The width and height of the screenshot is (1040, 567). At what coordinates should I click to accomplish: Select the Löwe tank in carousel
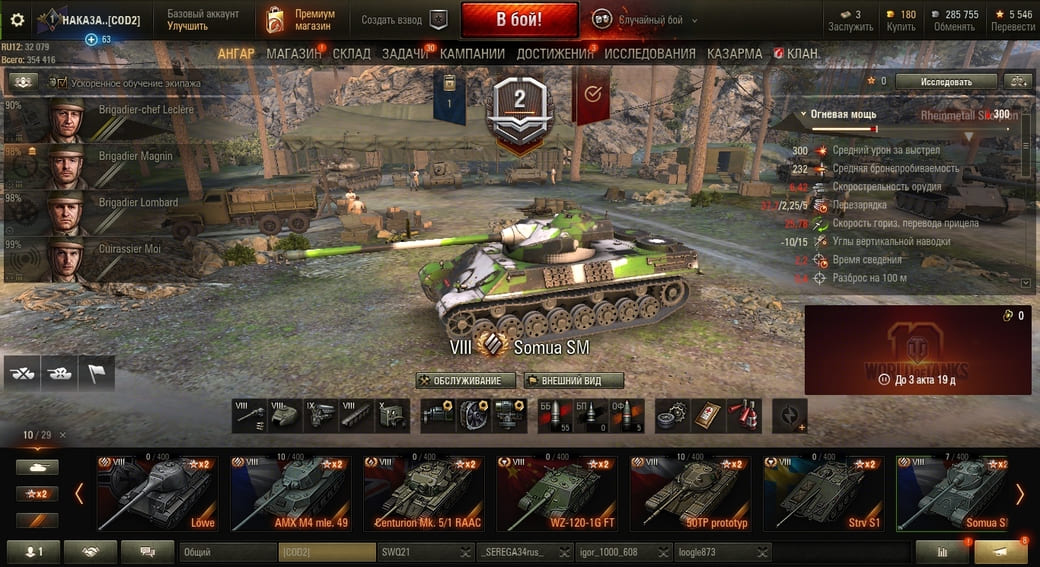[157, 493]
